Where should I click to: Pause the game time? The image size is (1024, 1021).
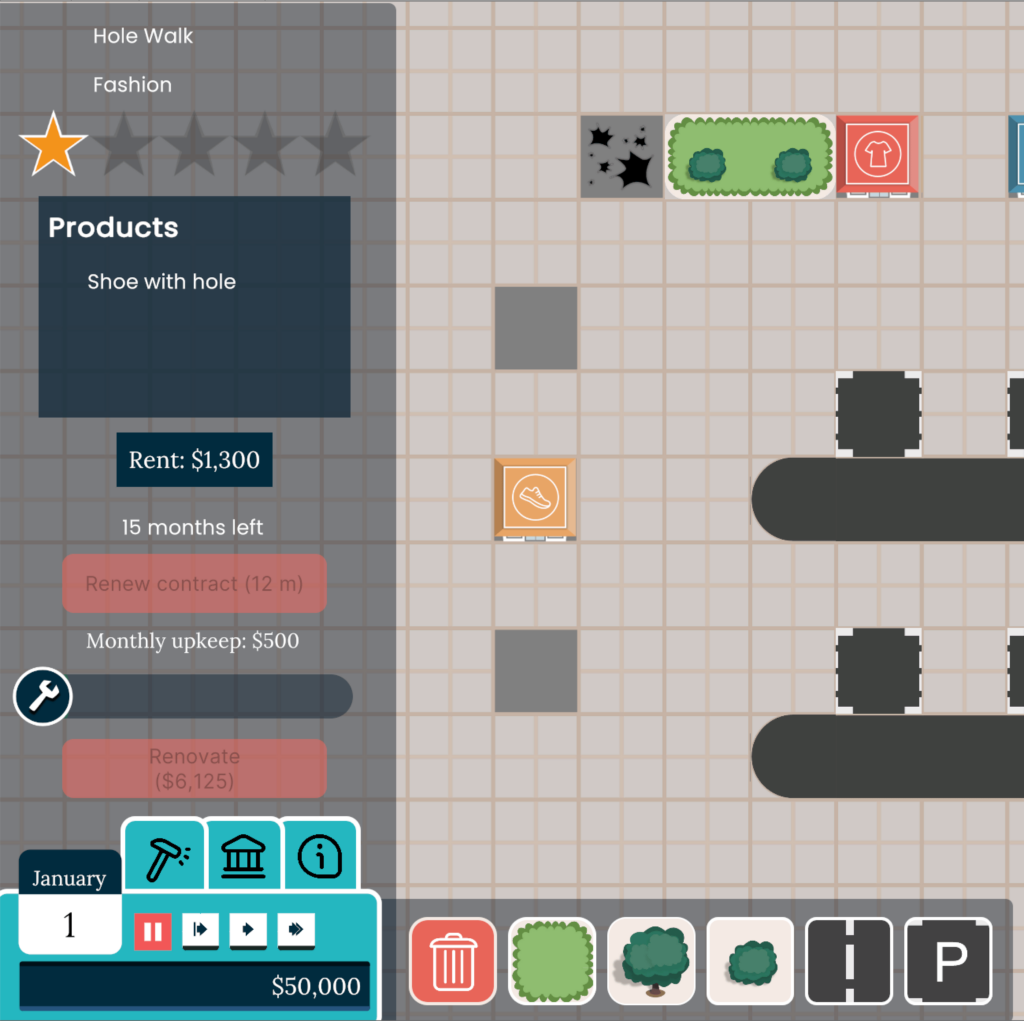153,931
